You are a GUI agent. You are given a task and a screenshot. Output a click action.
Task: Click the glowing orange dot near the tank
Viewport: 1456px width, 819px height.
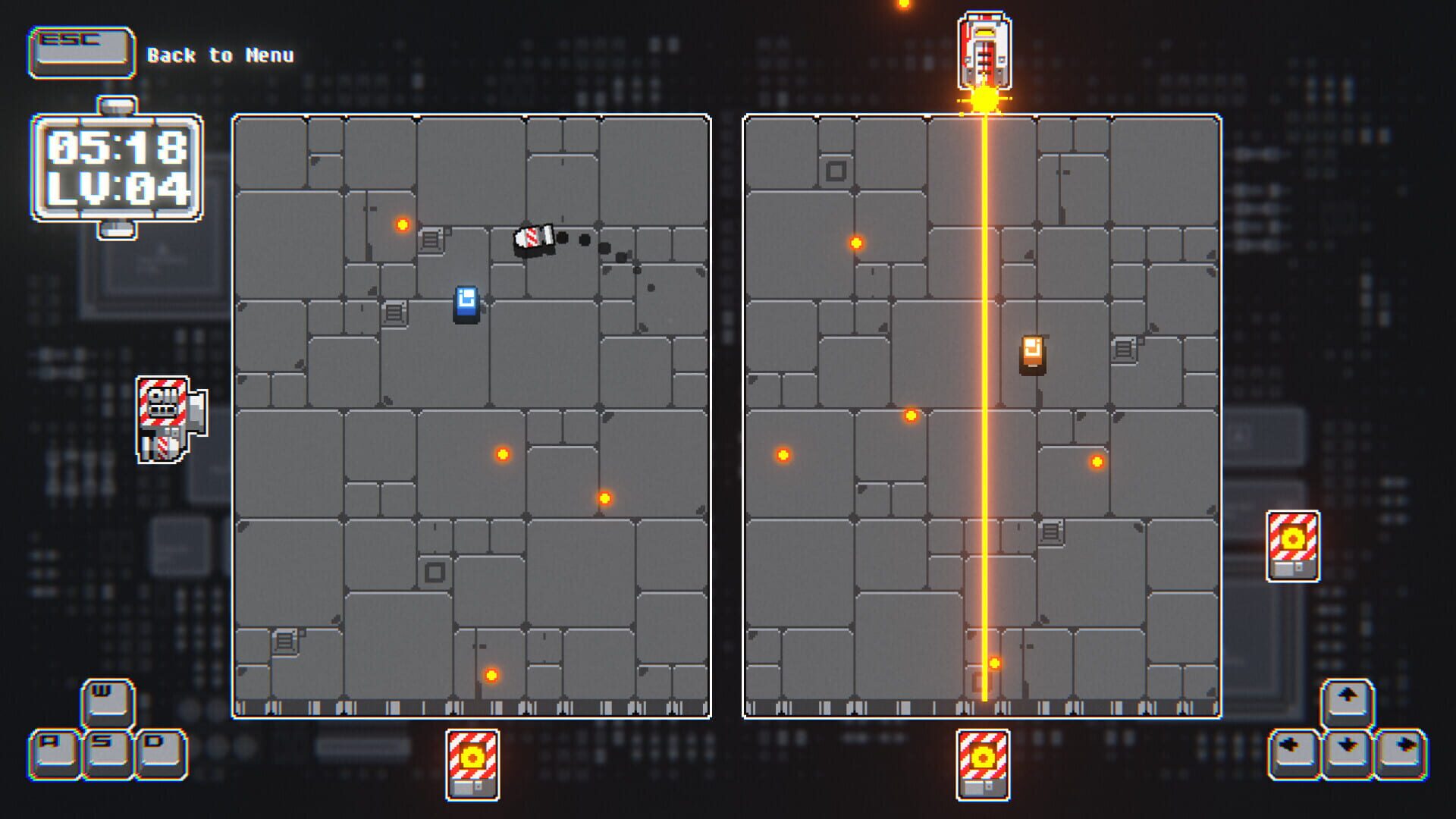click(x=403, y=223)
